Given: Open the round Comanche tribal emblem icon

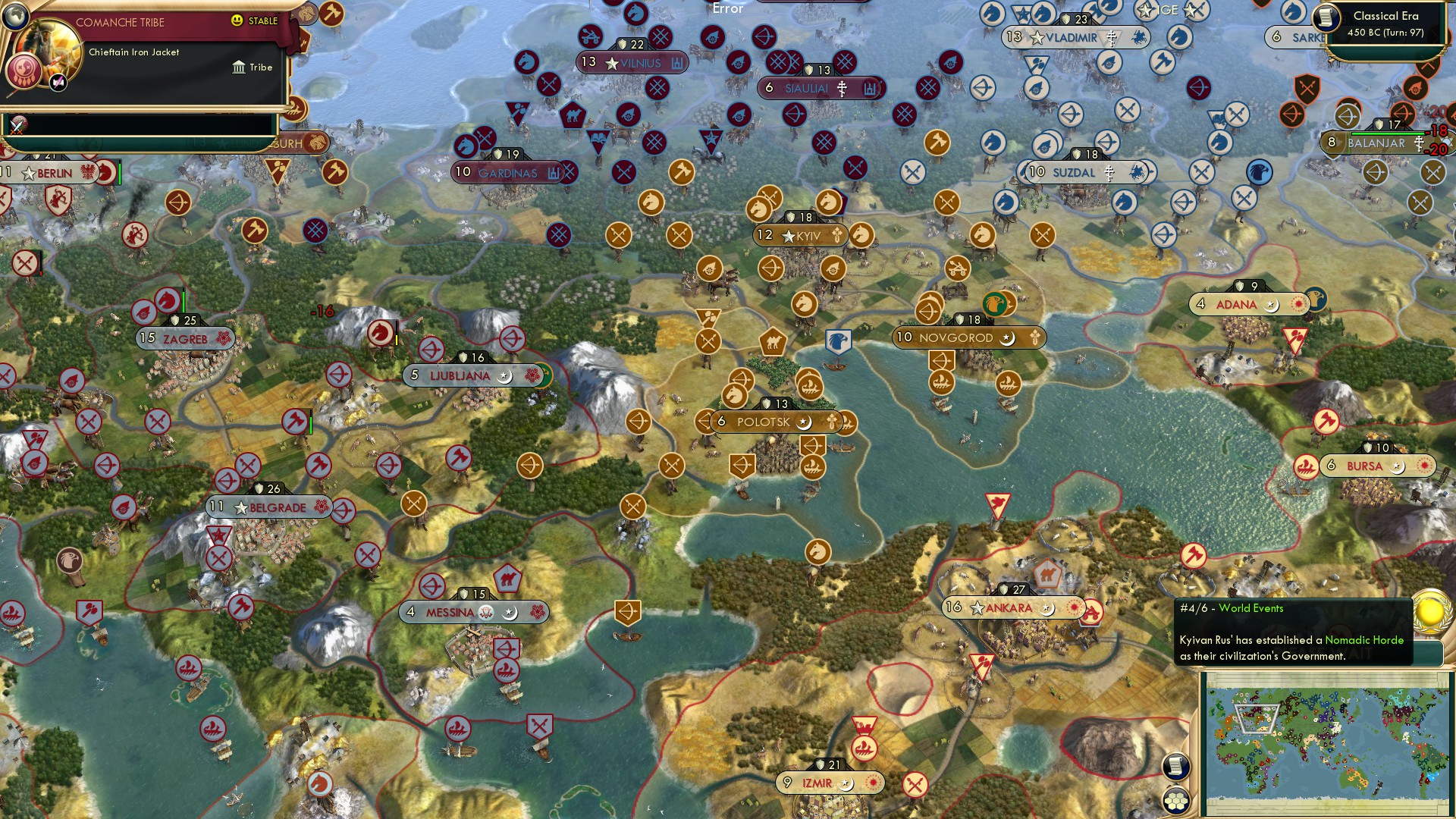Looking at the screenshot, I should 23,72.
